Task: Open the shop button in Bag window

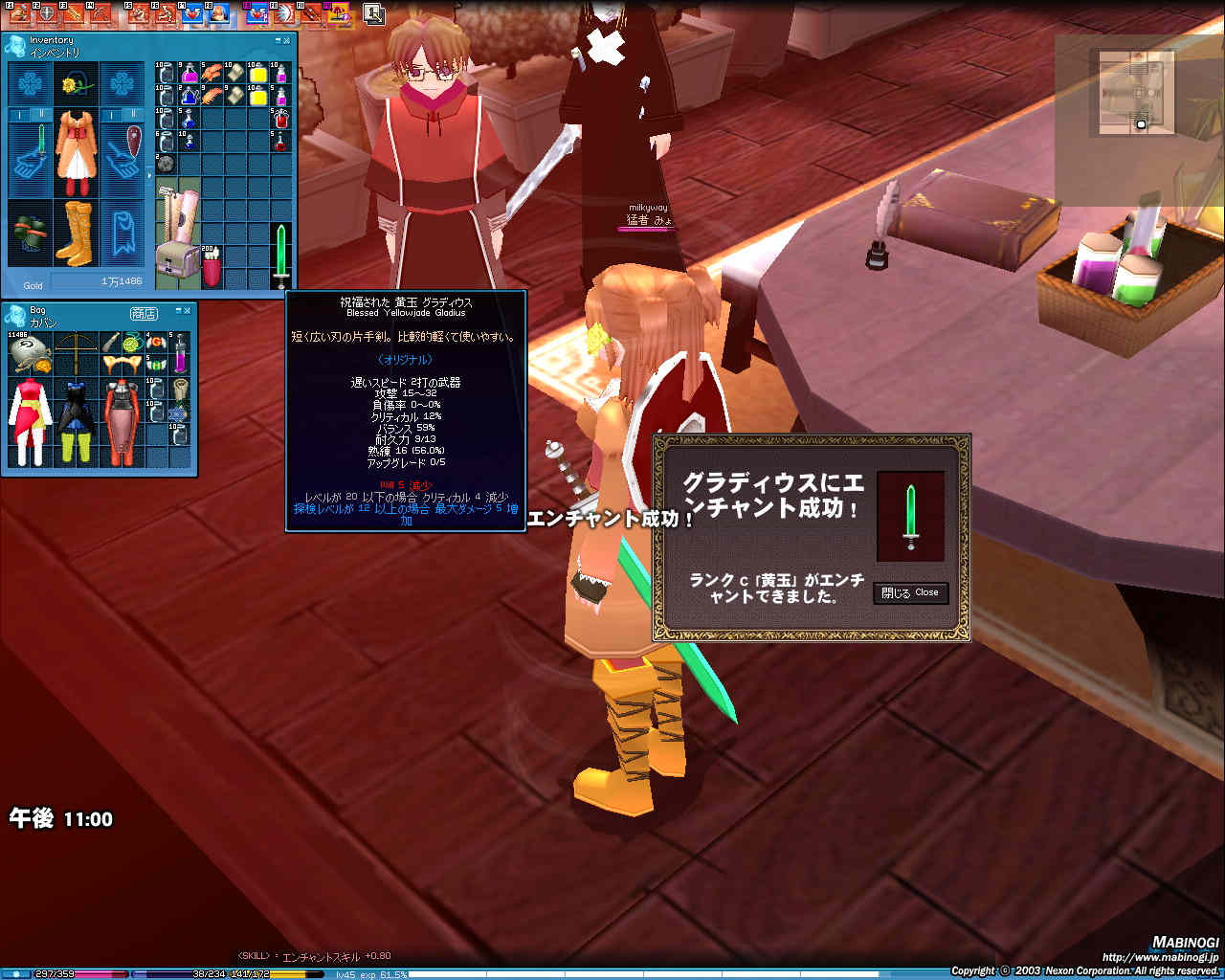Action: [144, 313]
